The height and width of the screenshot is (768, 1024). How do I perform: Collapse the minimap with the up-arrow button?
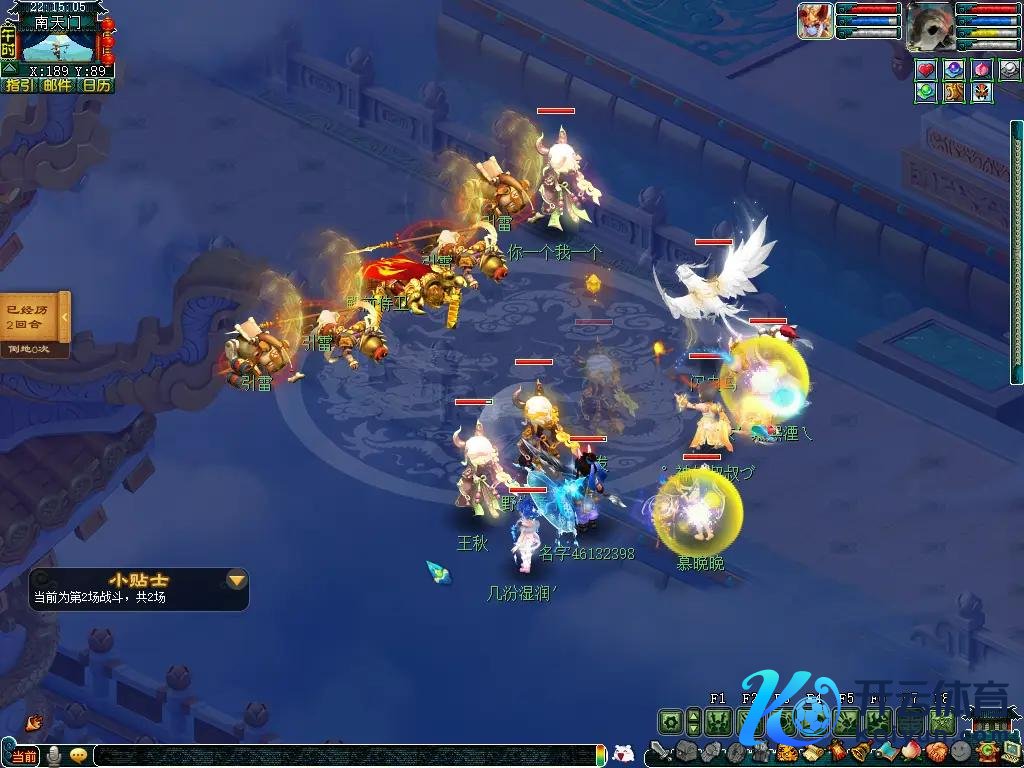point(8,69)
